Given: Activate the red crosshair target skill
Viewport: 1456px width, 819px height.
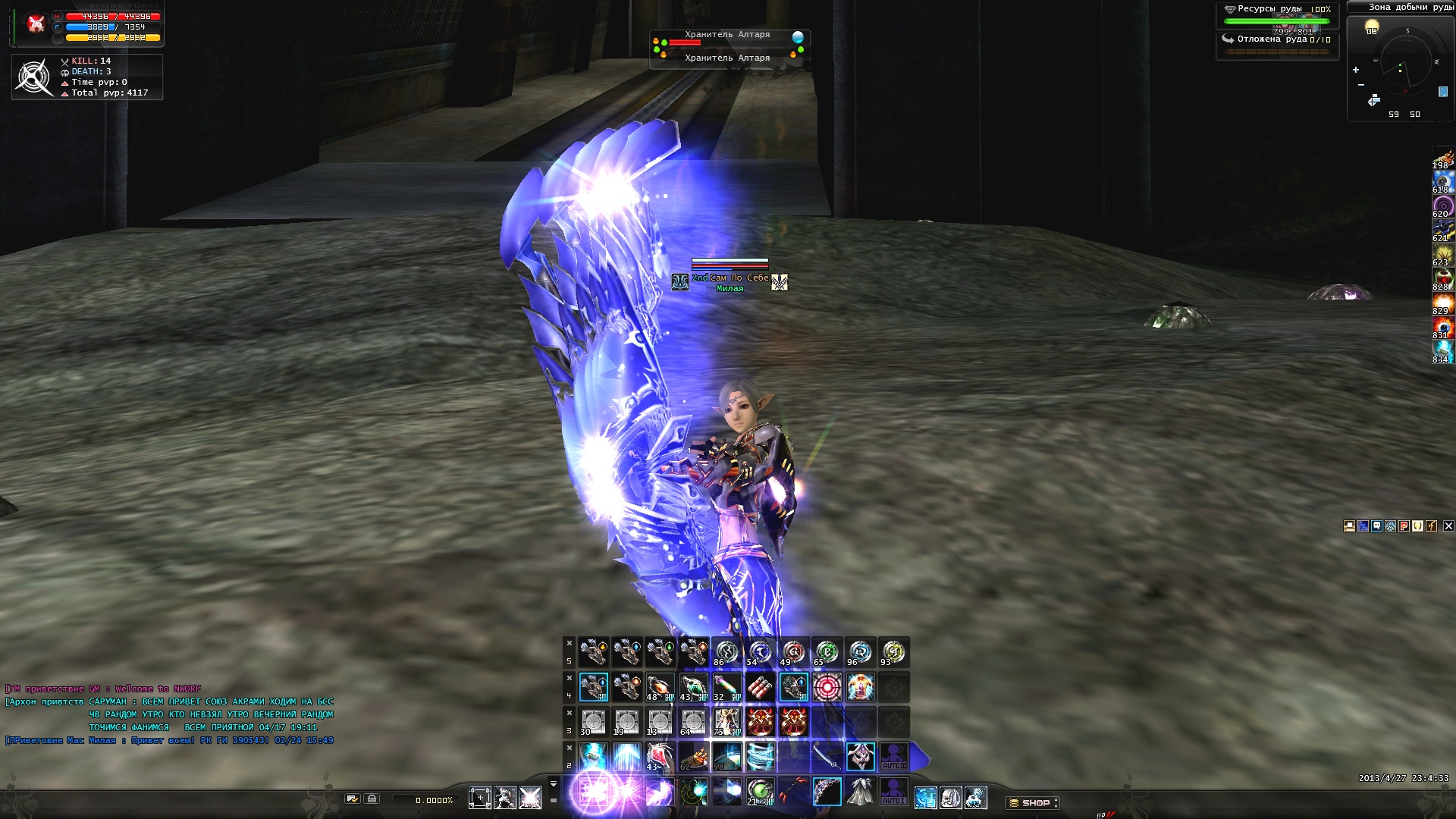Looking at the screenshot, I should [827, 687].
